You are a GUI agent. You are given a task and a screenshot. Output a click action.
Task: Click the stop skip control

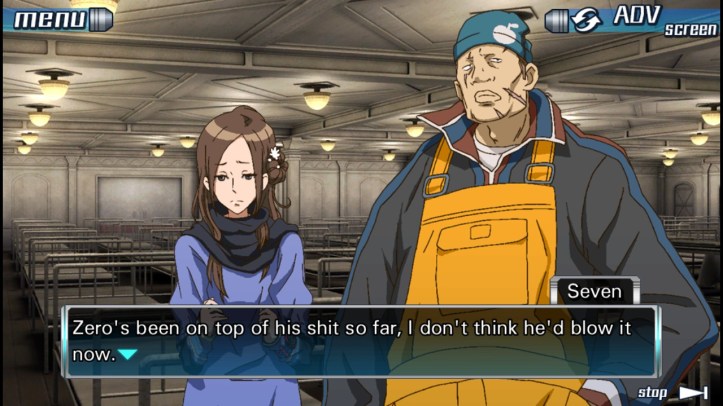672,392
